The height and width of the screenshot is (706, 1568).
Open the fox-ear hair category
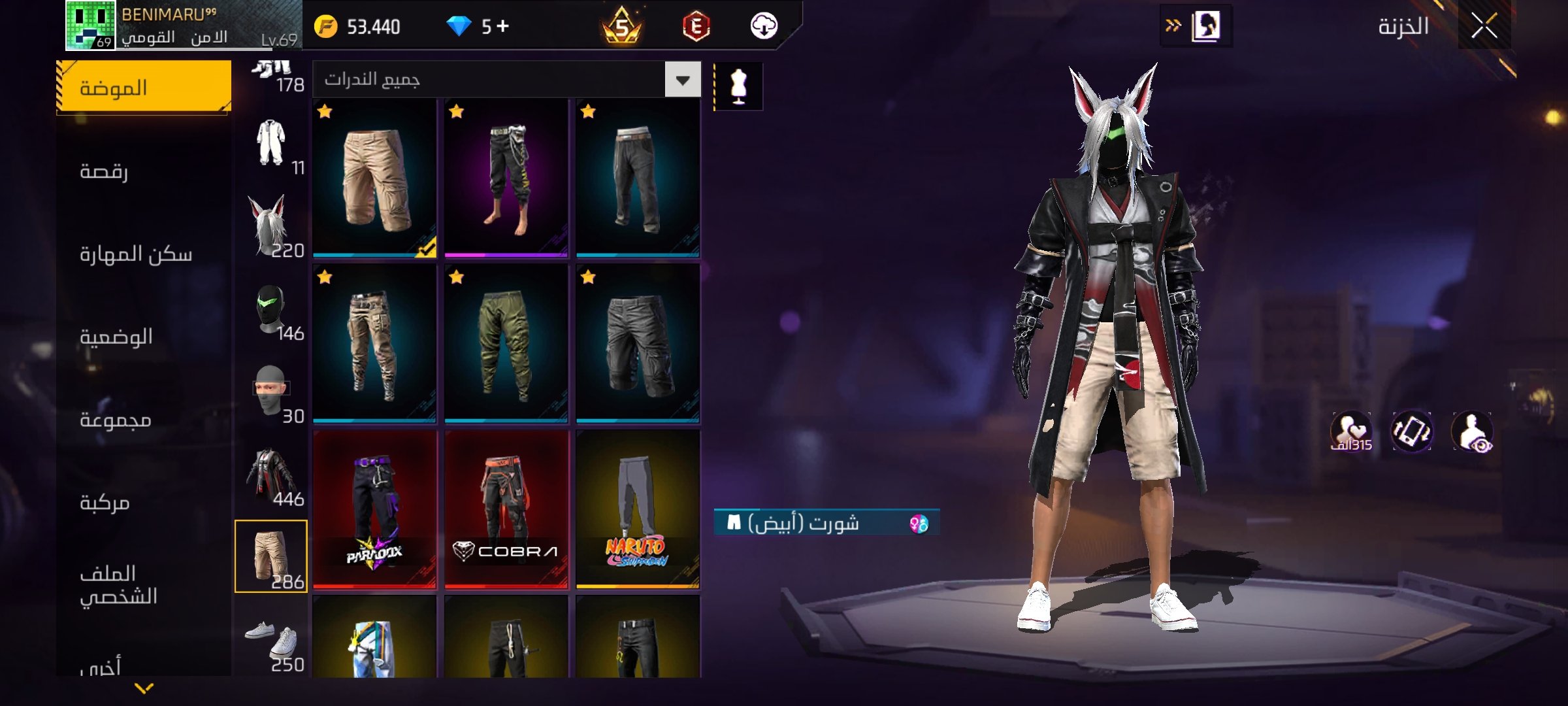tap(271, 226)
